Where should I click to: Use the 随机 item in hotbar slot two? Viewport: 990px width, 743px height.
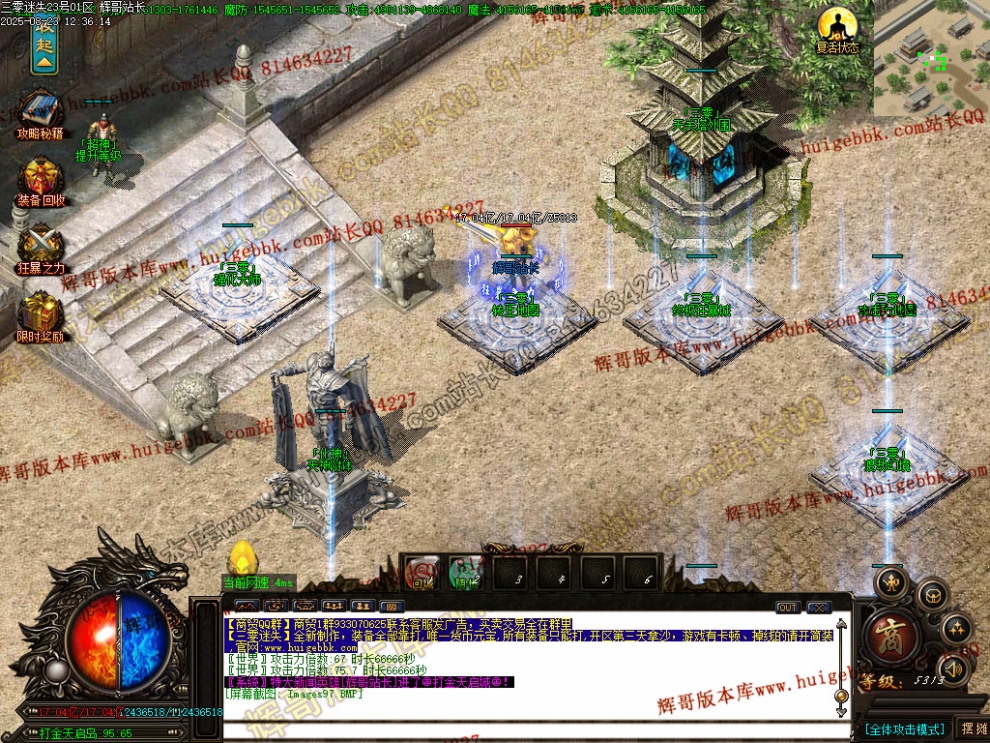click(x=463, y=574)
